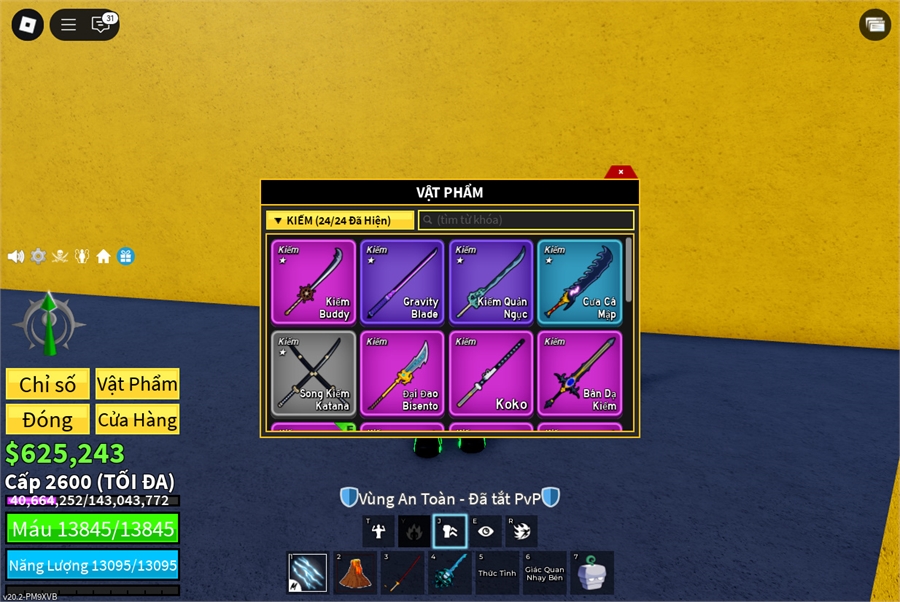
Task: Click the Vật Phẩm button on the left
Action: pyautogui.click(x=138, y=384)
